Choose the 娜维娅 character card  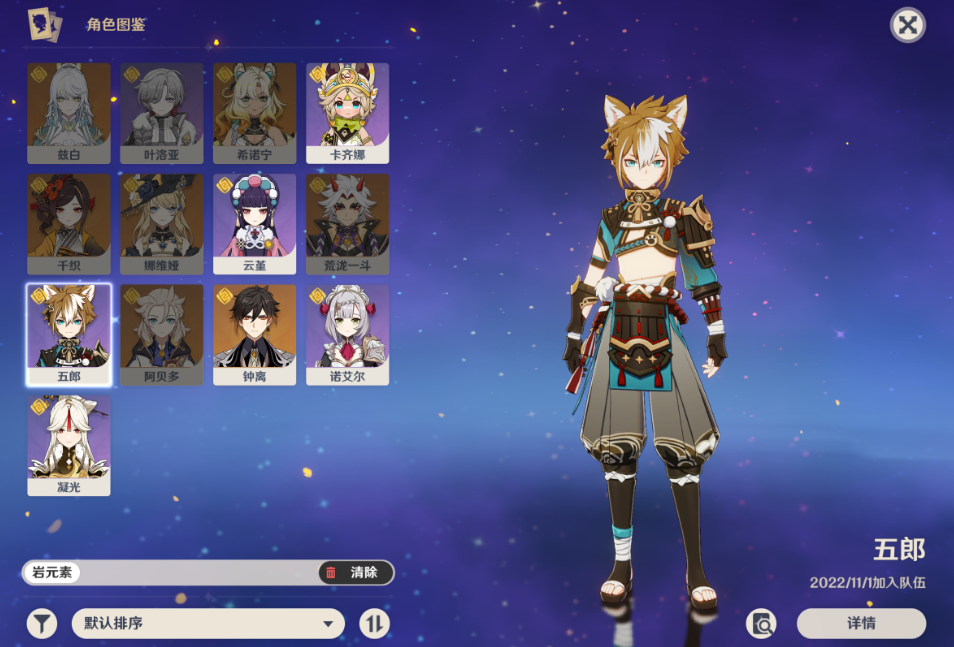pyautogui.click(x=162, y=223)
